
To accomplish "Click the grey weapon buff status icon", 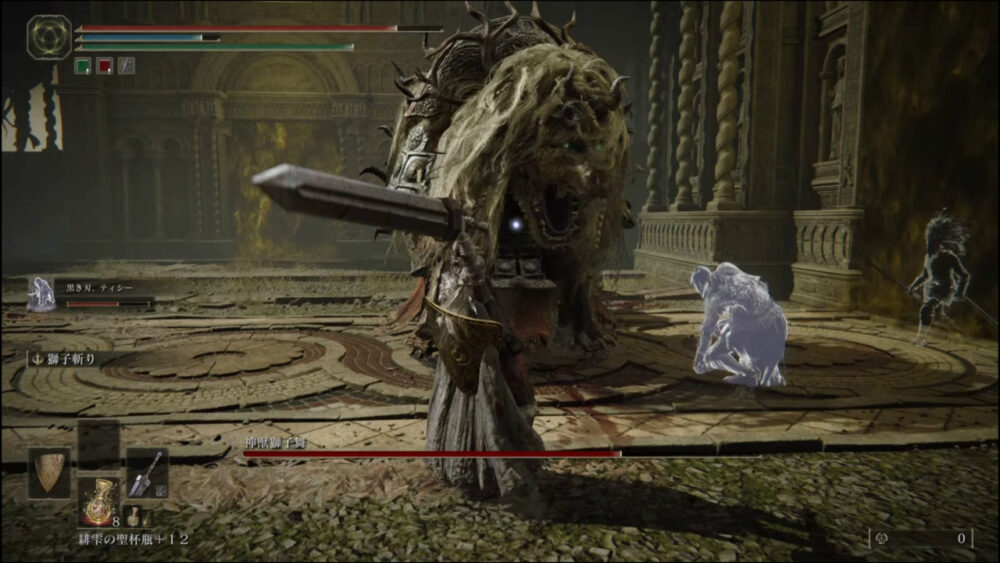I will pyautogui.click(x=126, y=65).
